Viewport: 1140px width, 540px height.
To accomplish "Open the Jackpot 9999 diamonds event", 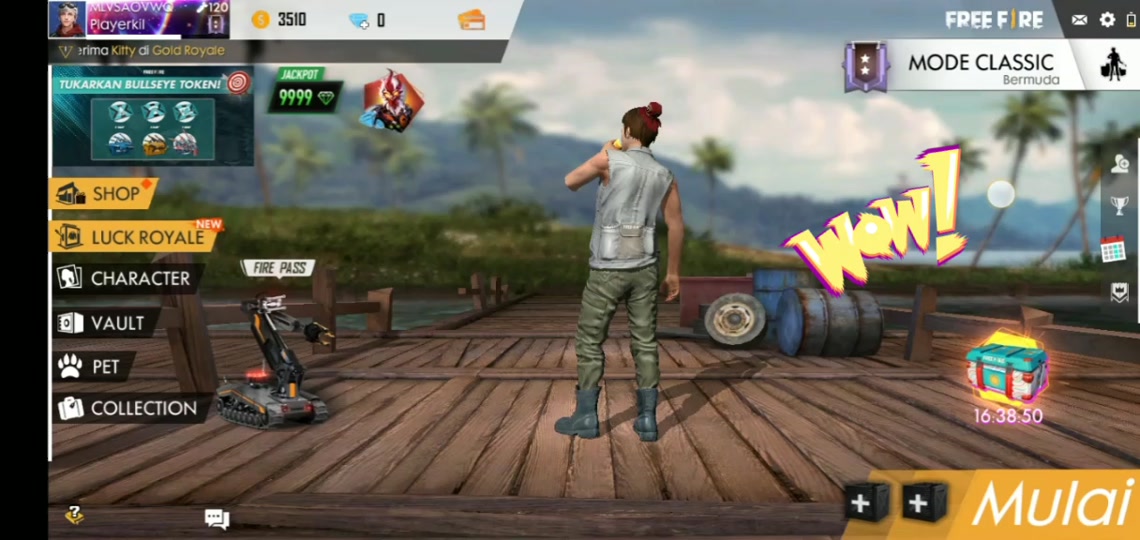I will pos(304,93).
